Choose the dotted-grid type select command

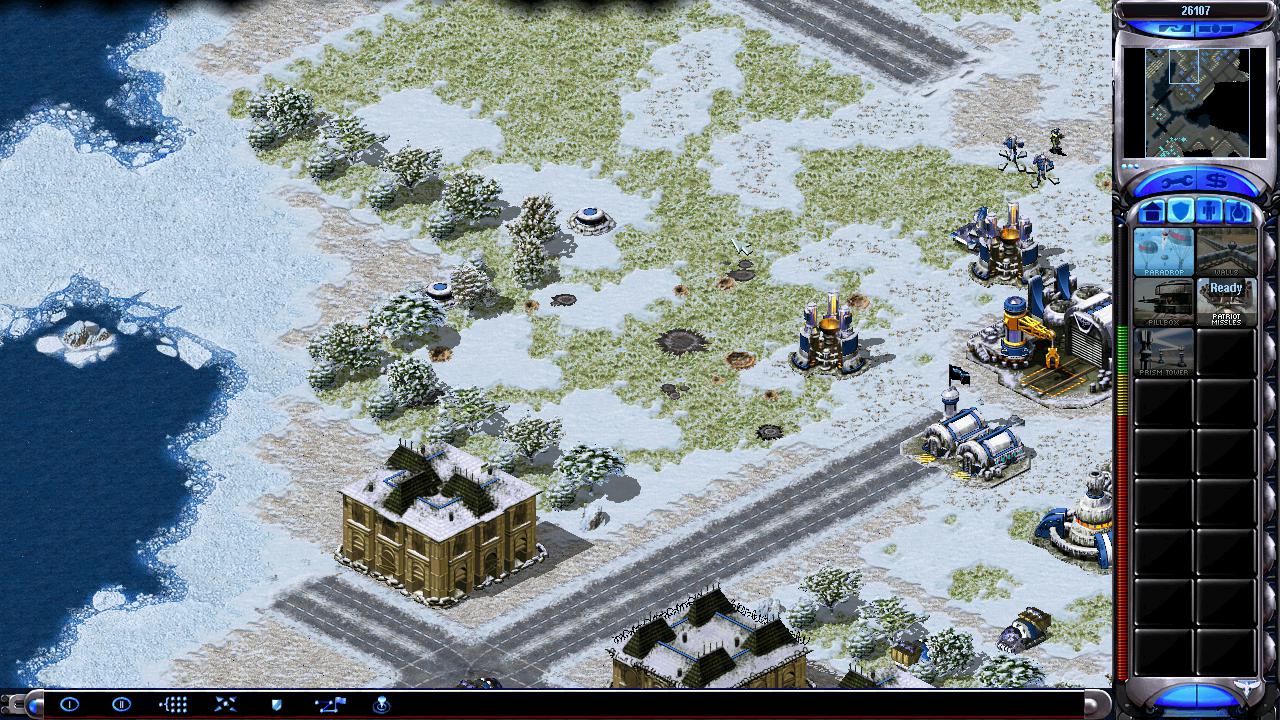click(173, 704)
